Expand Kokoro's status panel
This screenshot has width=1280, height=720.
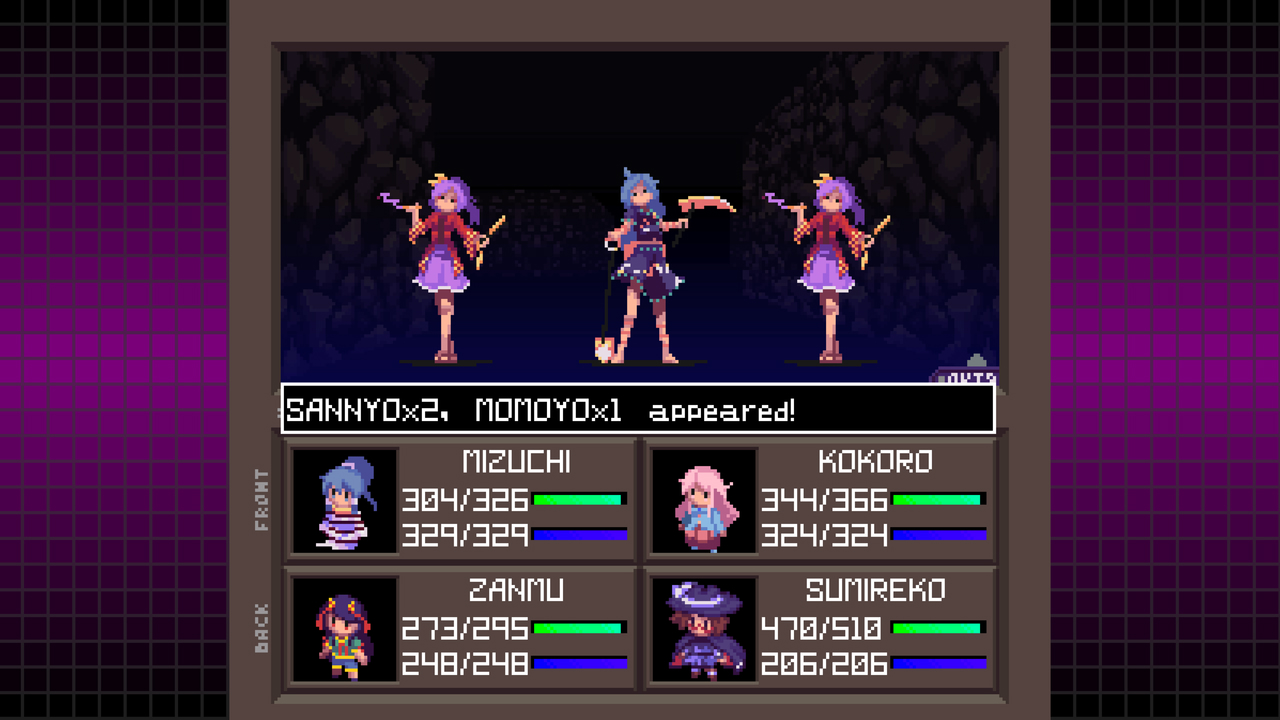(x=820, y=499)
